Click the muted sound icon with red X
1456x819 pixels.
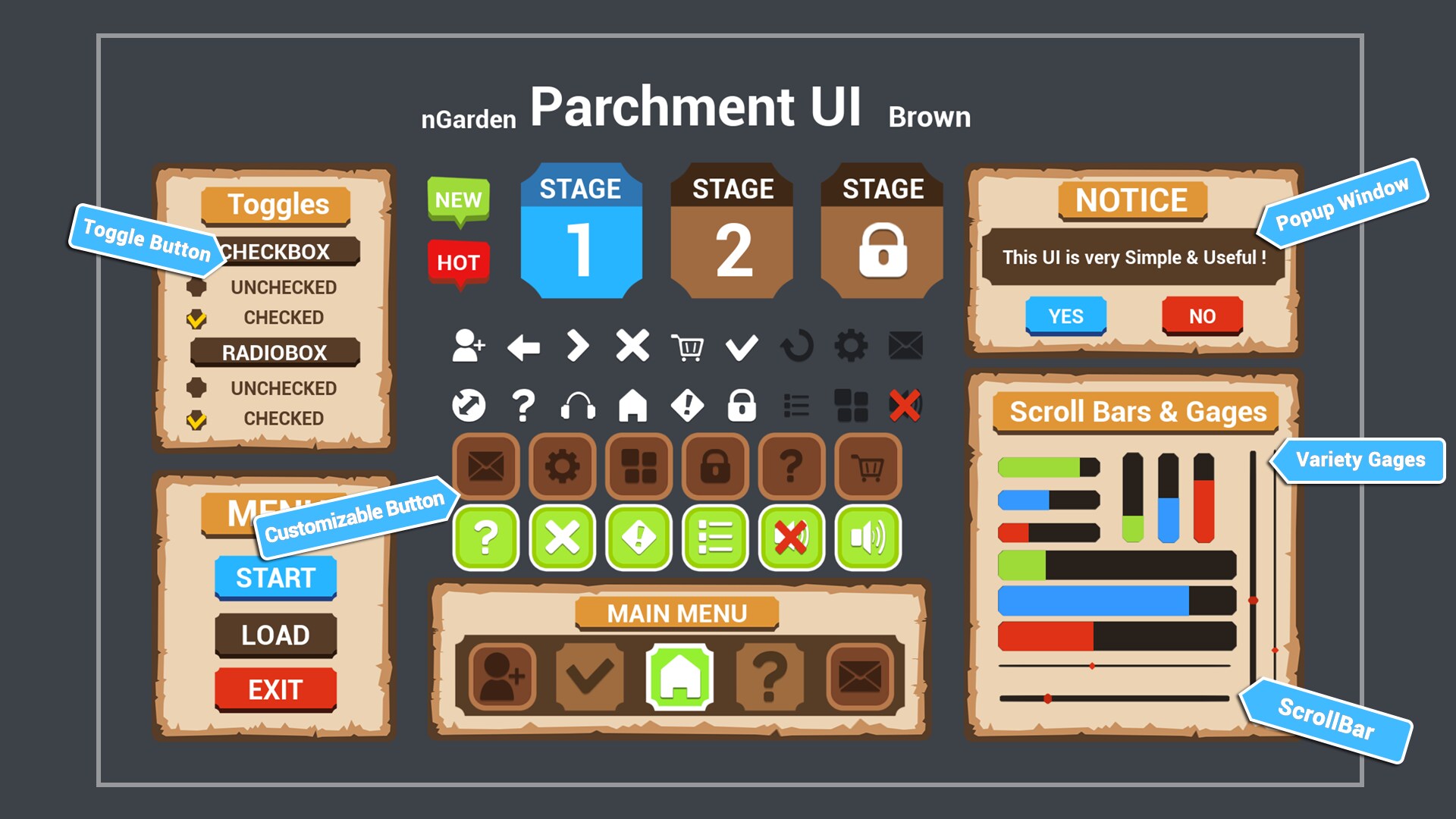click(791, 540)
